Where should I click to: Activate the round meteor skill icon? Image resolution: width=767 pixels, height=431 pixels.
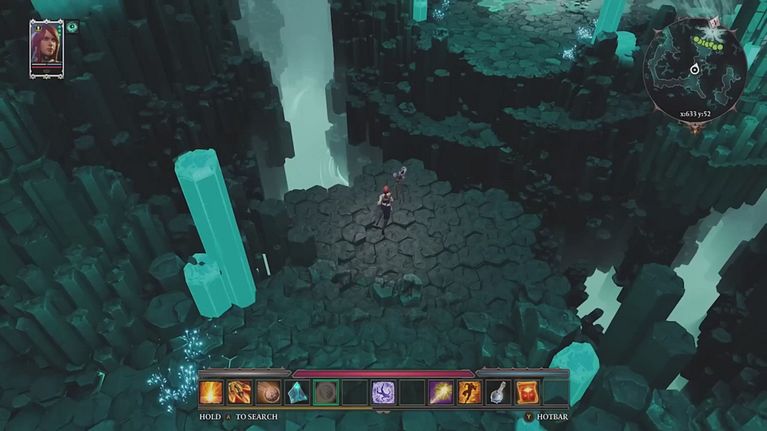point(268,392)
